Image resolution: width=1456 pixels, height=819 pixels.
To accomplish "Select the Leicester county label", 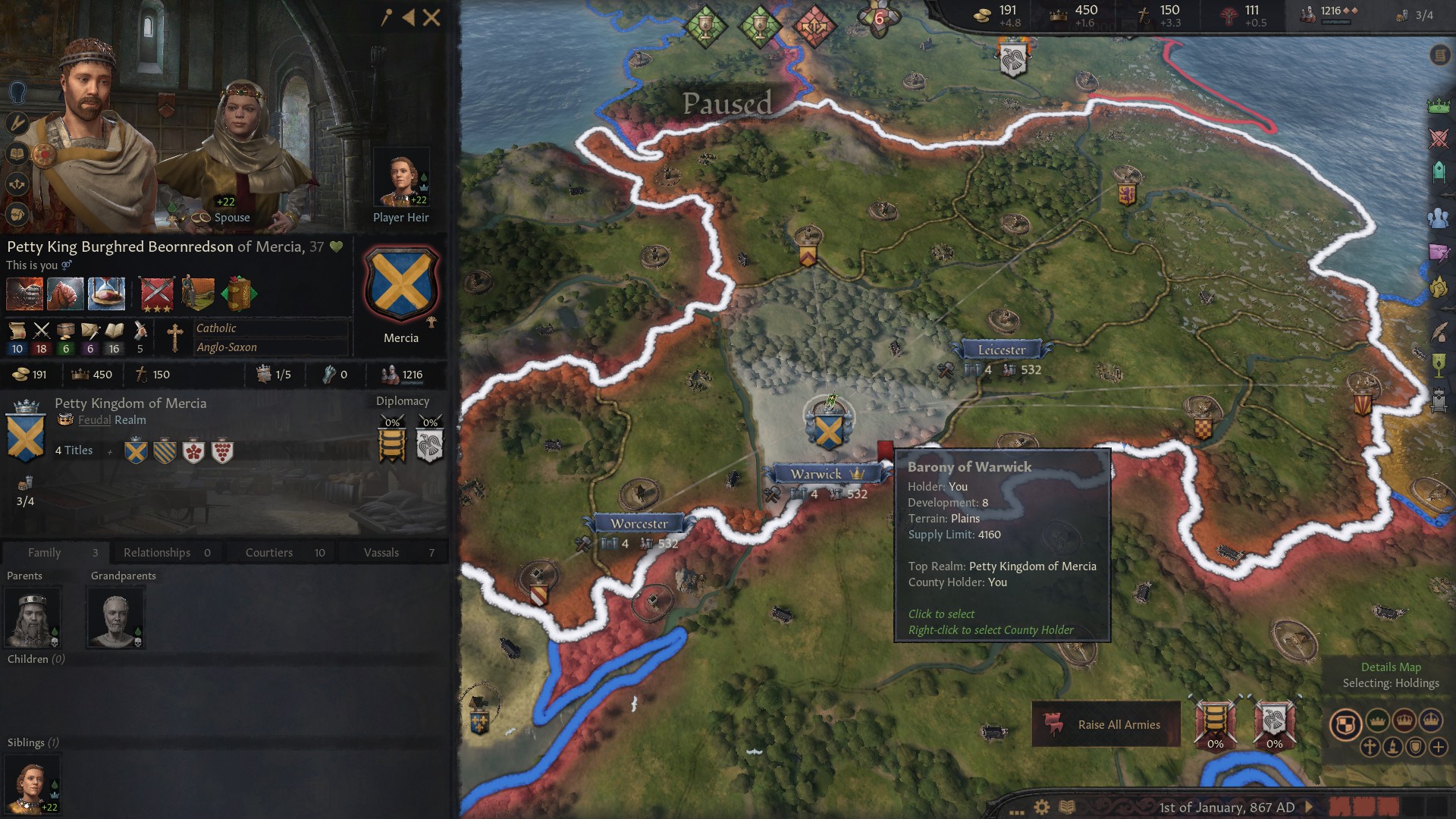I will pyautogui.click(x=1002, y=350).
